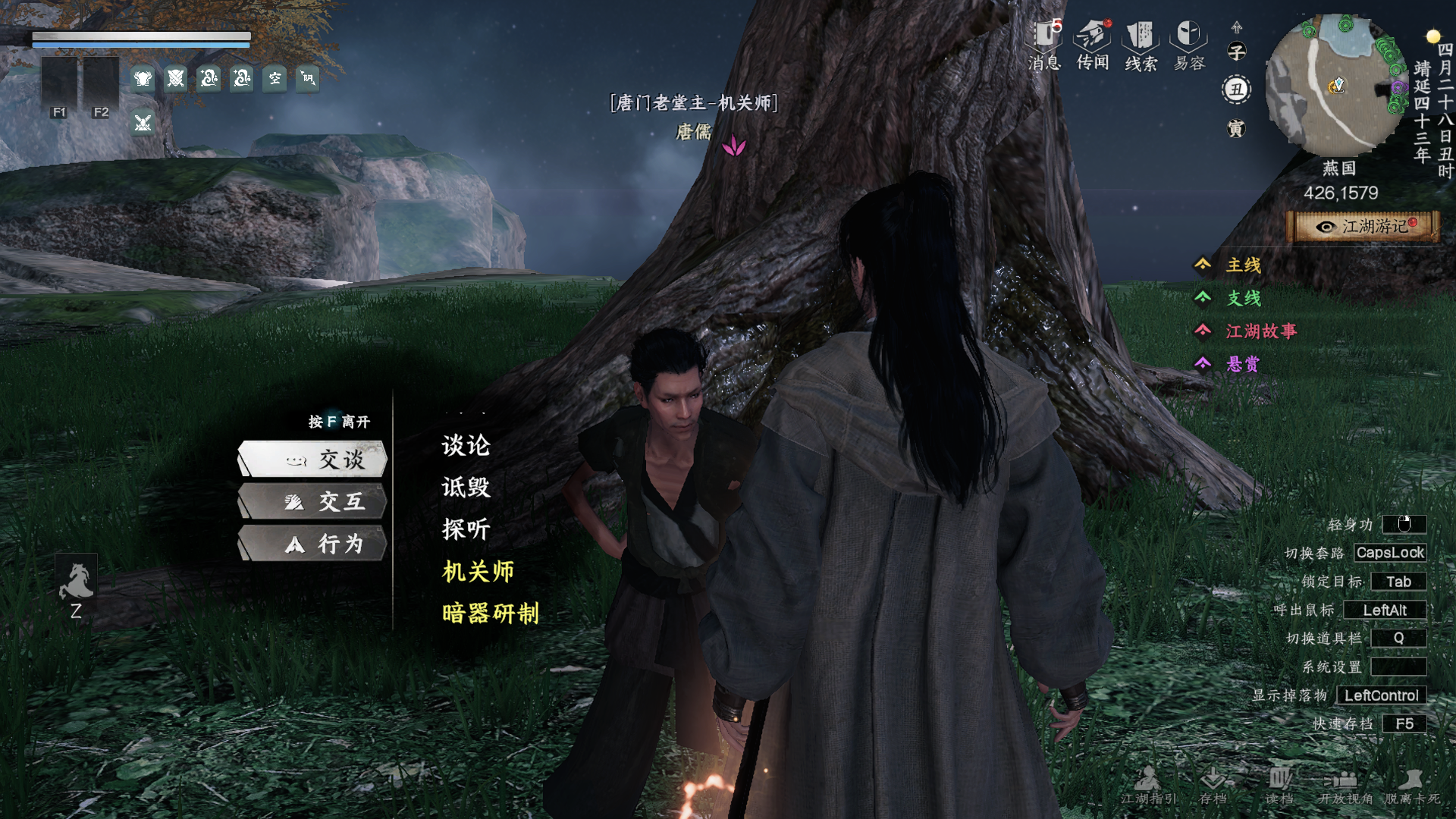Select the 交谈 talk tab
Image resolution: width=1456 pixels, height=819 pixels.
click(313, 459)
